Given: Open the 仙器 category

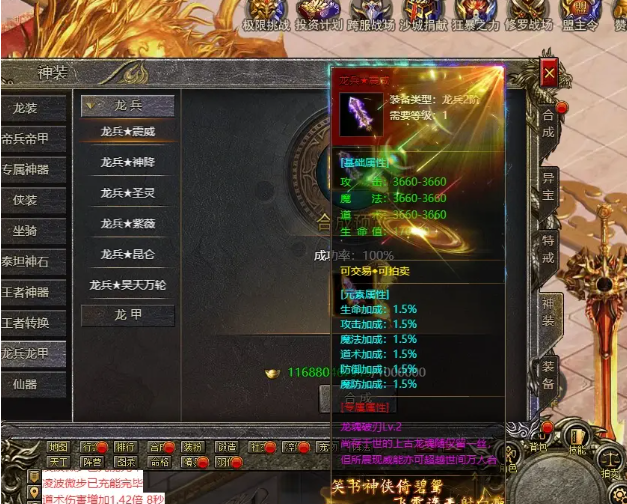Looking at the screenshot, I should (28, 384).
